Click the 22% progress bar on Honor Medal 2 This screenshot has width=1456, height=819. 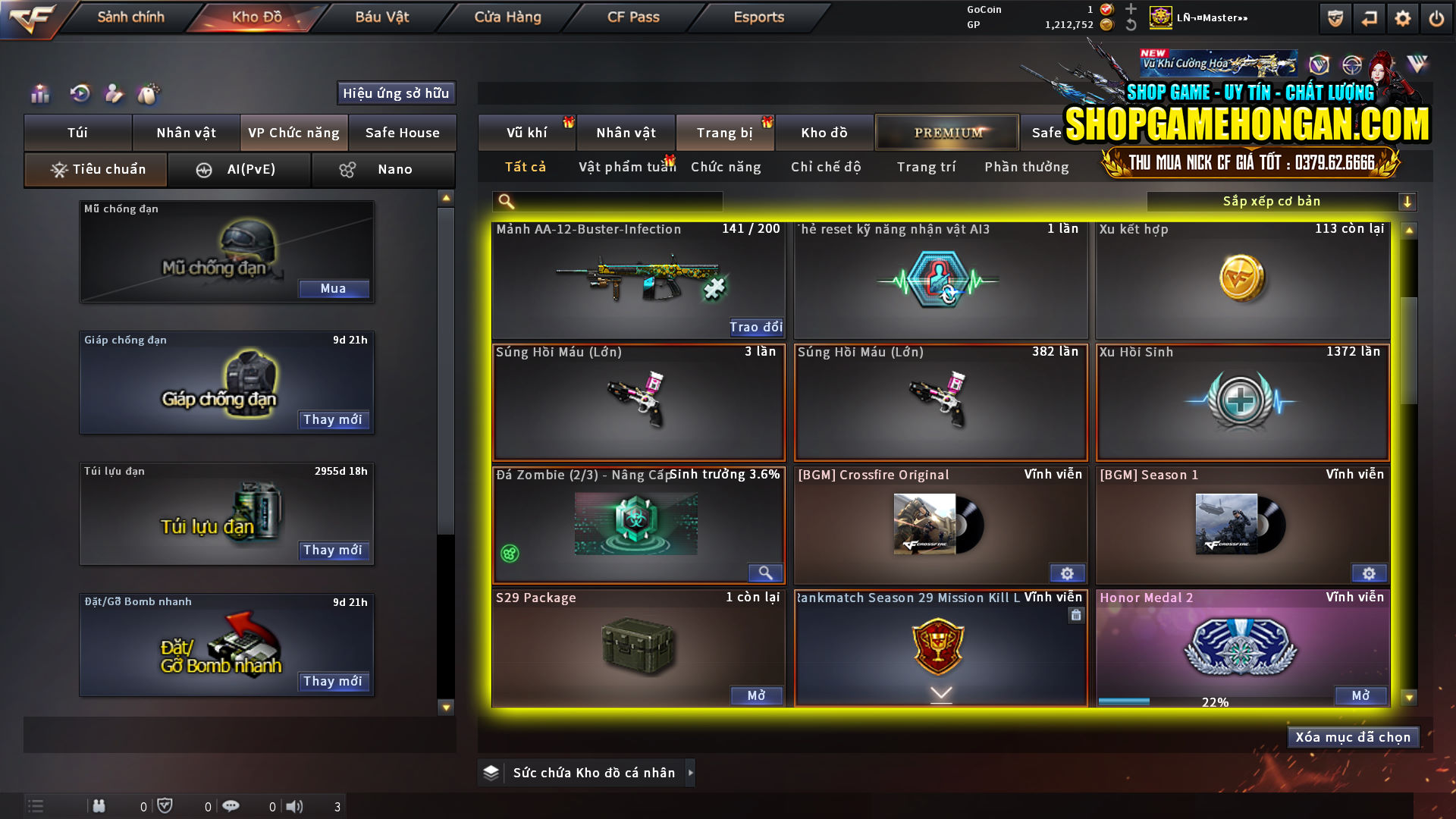tap(1213, 701)
